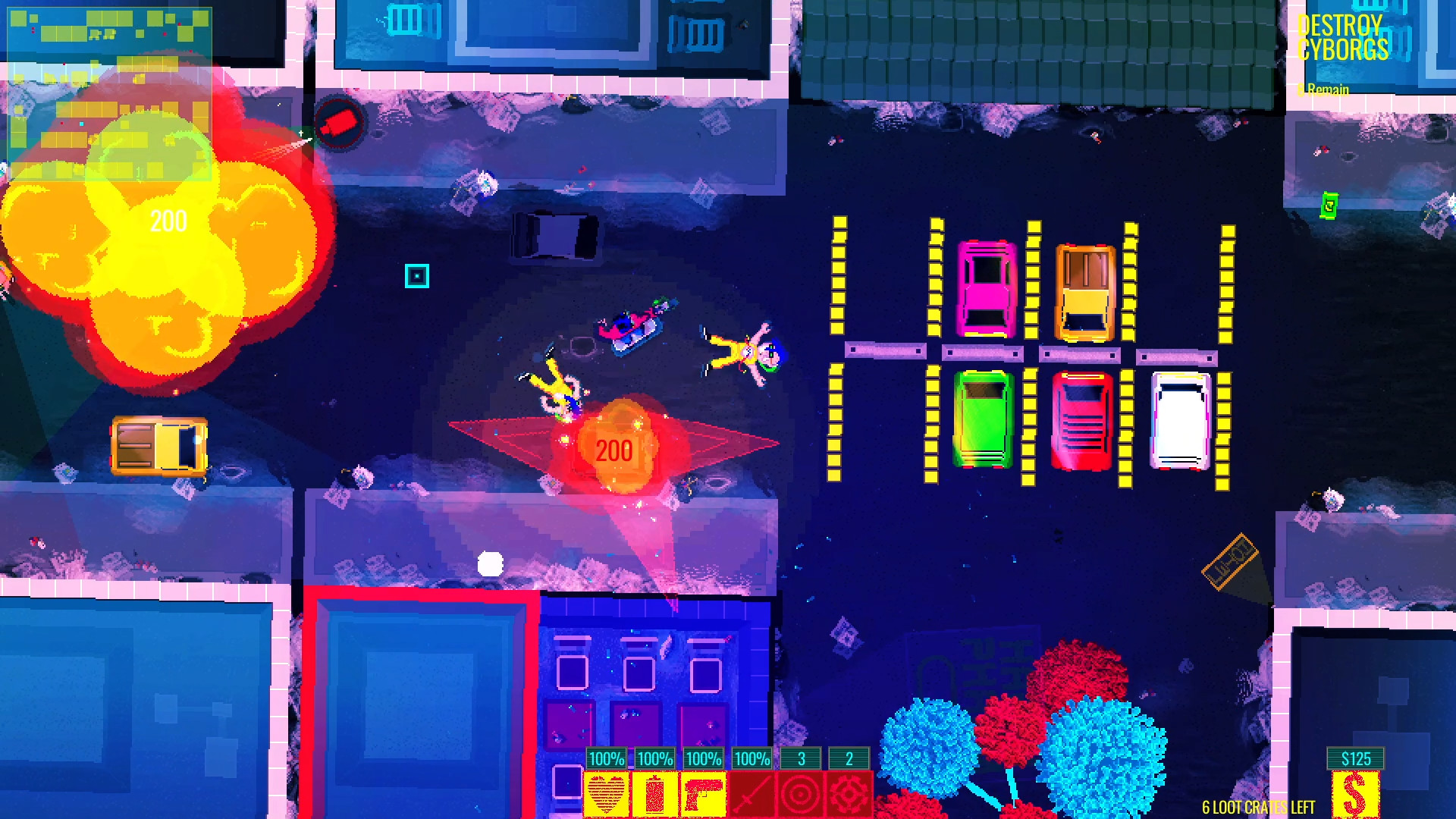This screenshot has width=1456, height=819.
Task: Select the sword melee weapon icon
Action: point(752,791)
